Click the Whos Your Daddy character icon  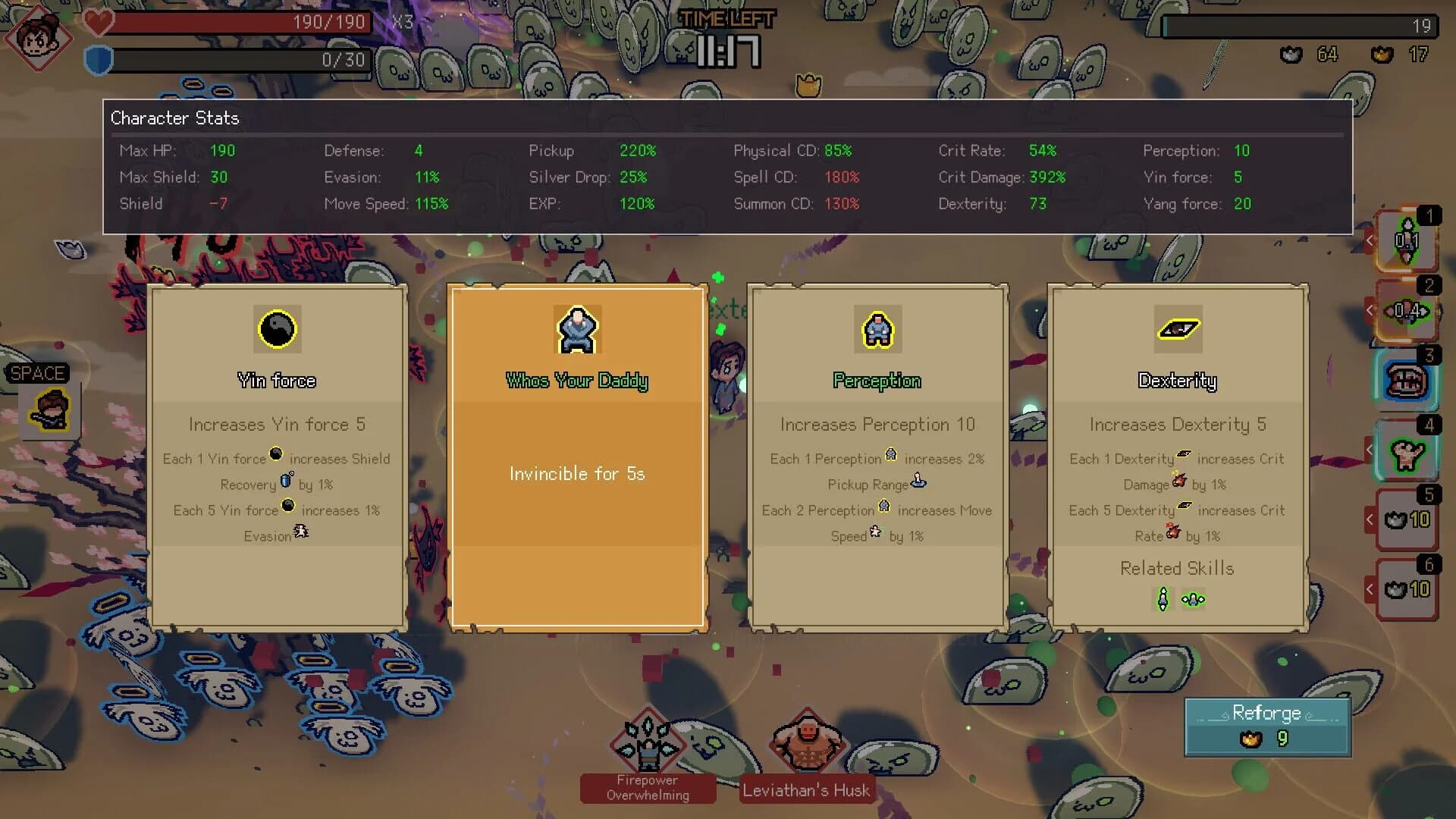(x=577, y=331)
